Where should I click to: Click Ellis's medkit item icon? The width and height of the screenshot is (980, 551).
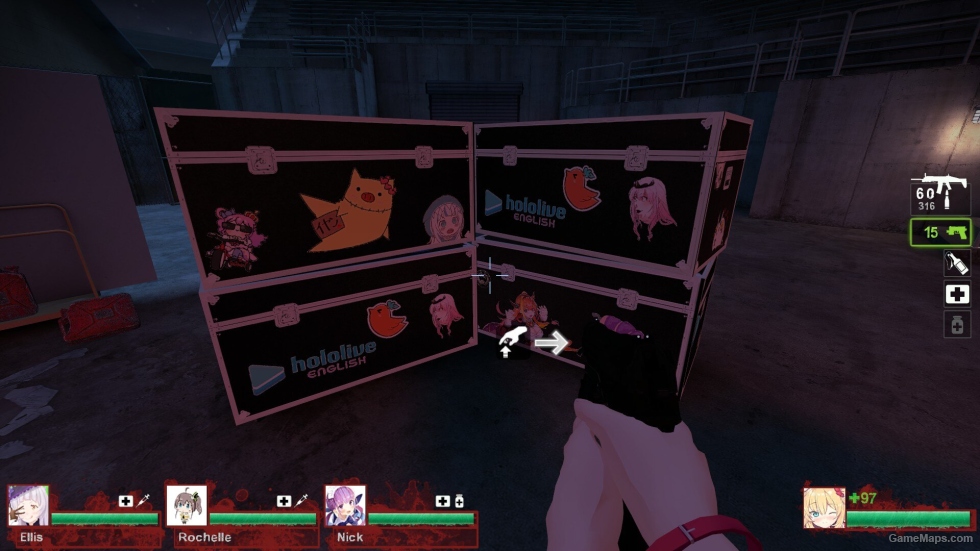(x=126, y=501)
